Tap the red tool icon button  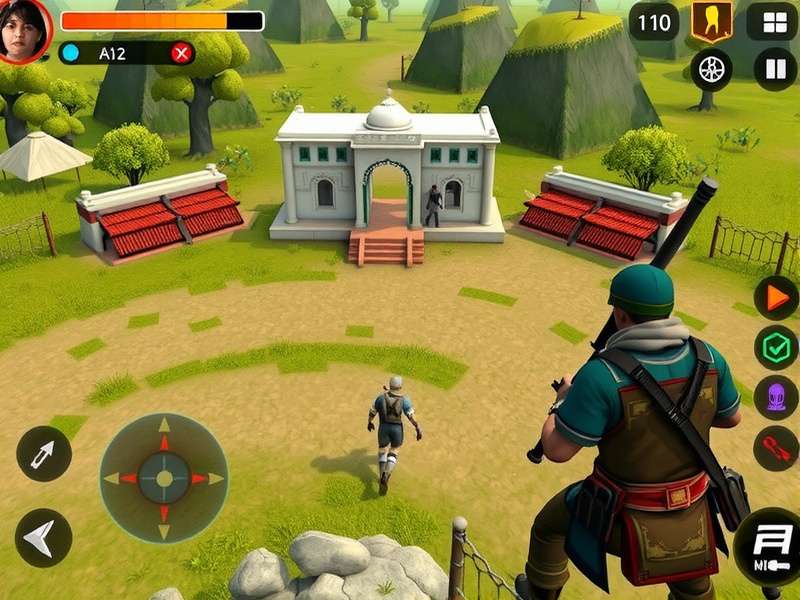point(775,447)
